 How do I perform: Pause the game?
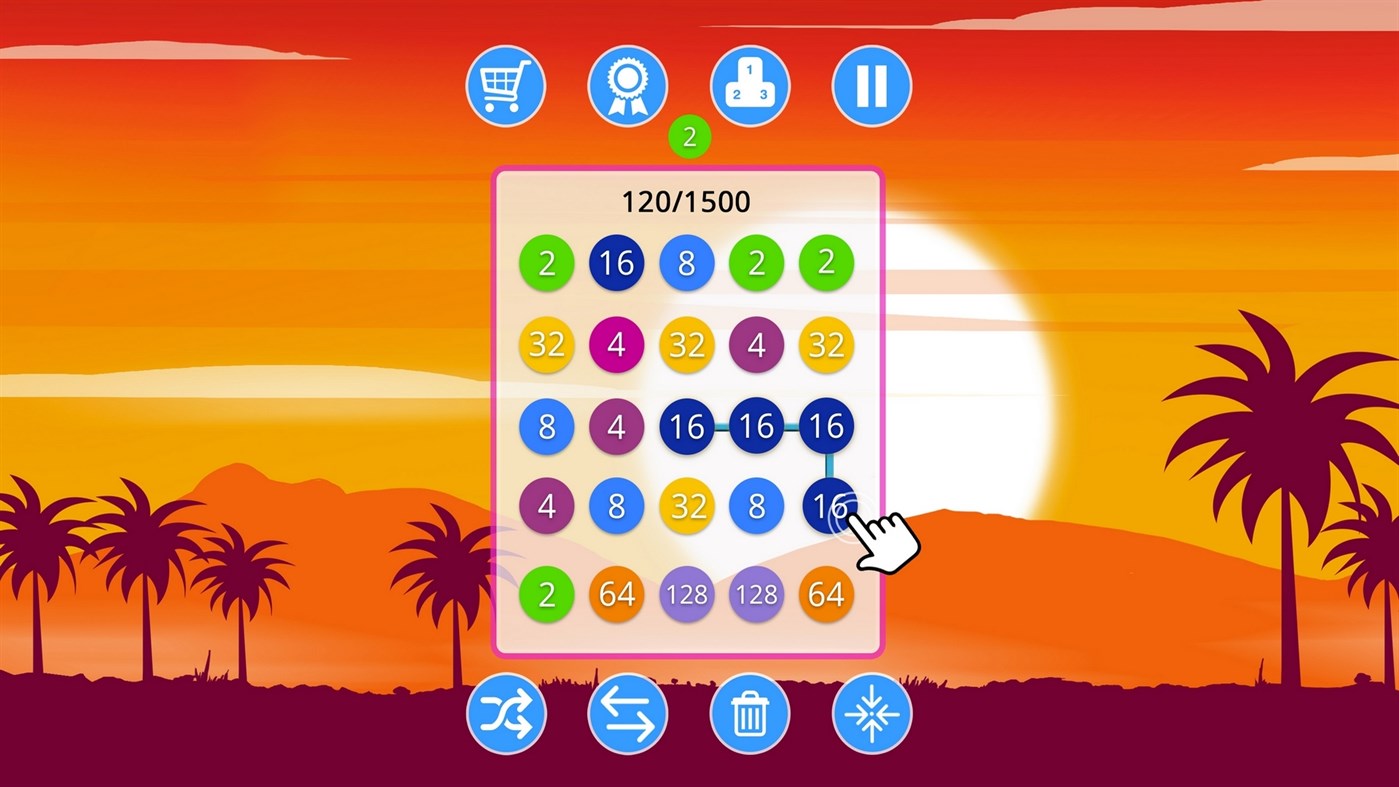point(870,86)
